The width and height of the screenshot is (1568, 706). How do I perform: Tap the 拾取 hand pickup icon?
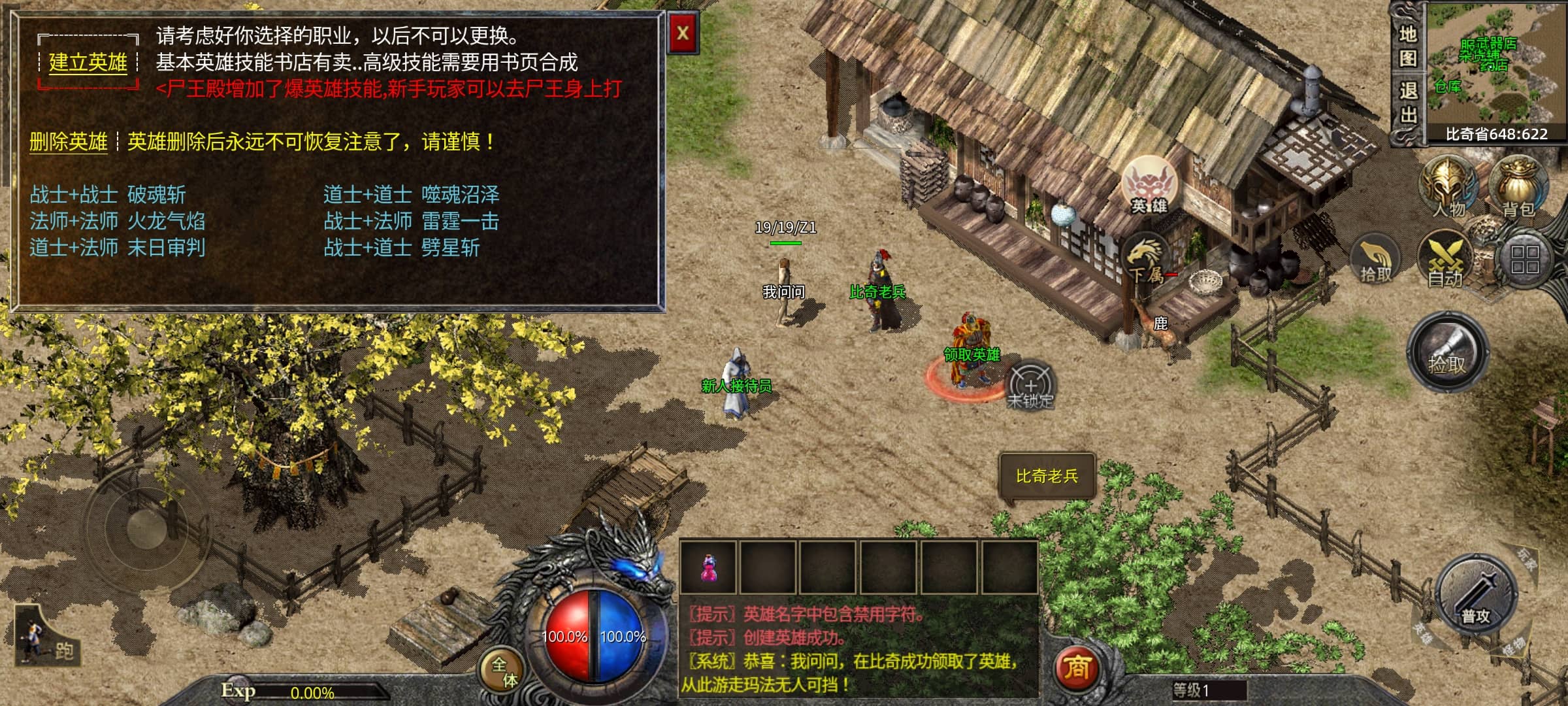[1375, 261]
